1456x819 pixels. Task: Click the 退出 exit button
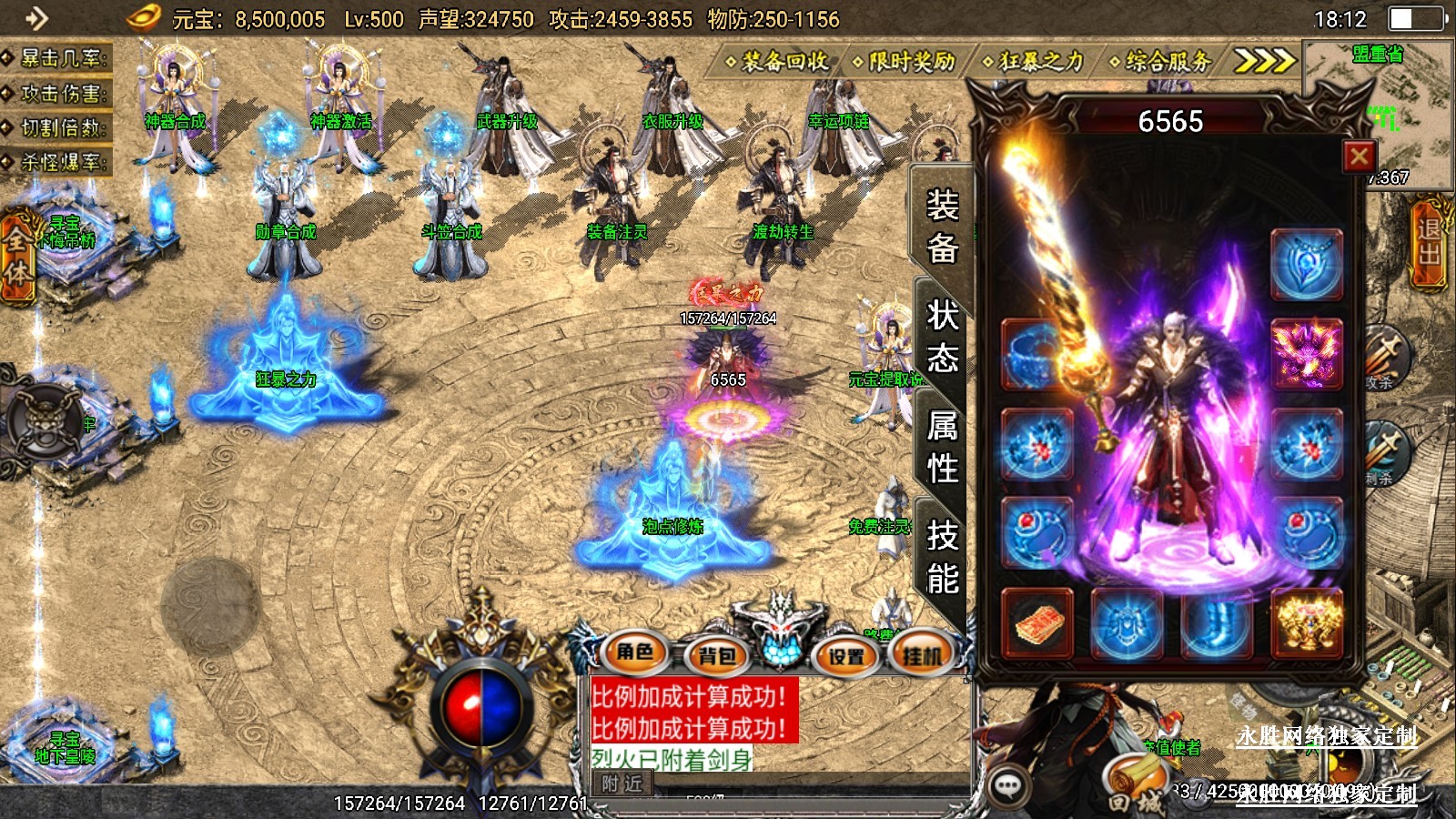[1430, 242]
